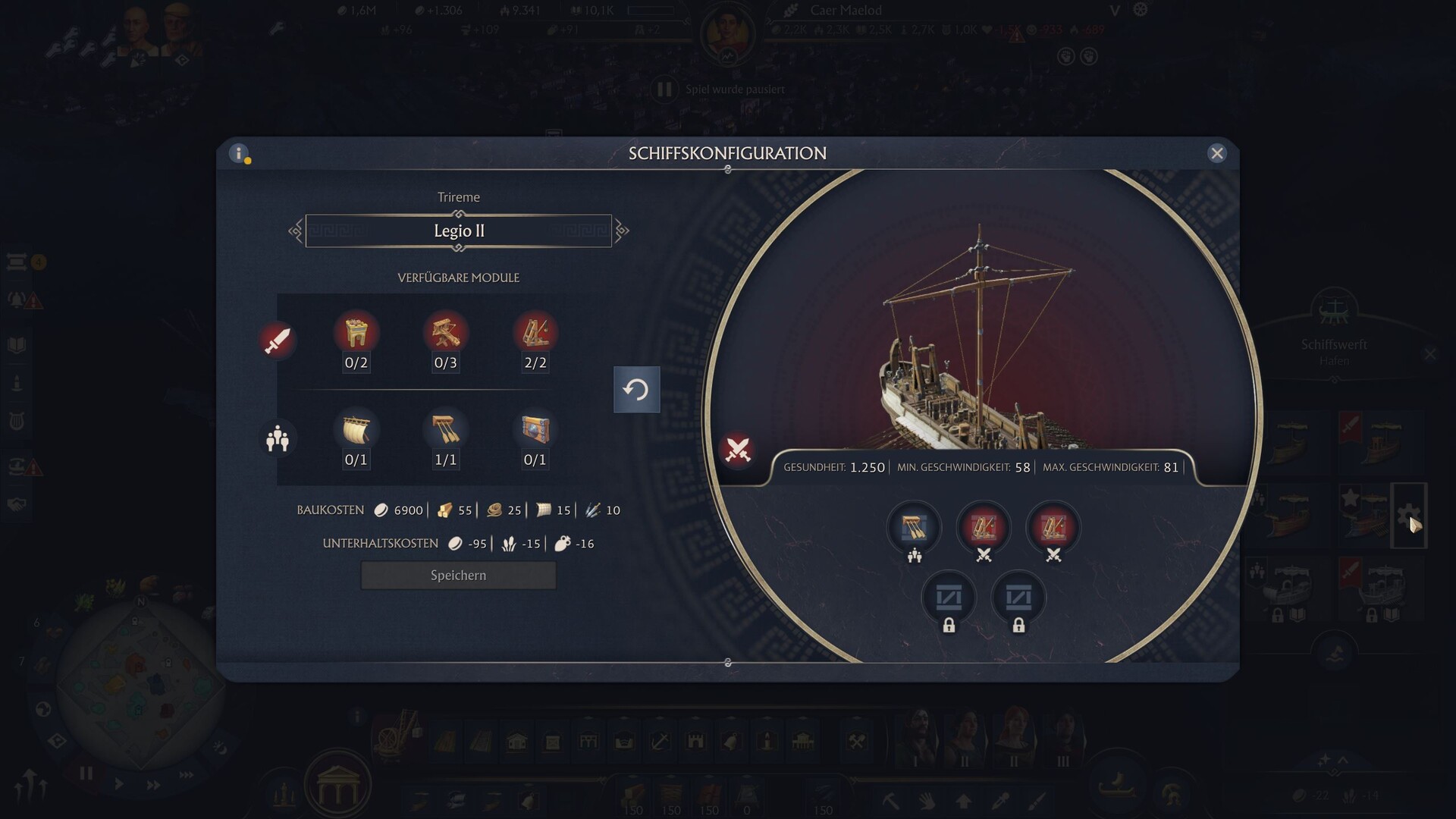Click the equipped oars slot under the ship

[x=914, y=527]
